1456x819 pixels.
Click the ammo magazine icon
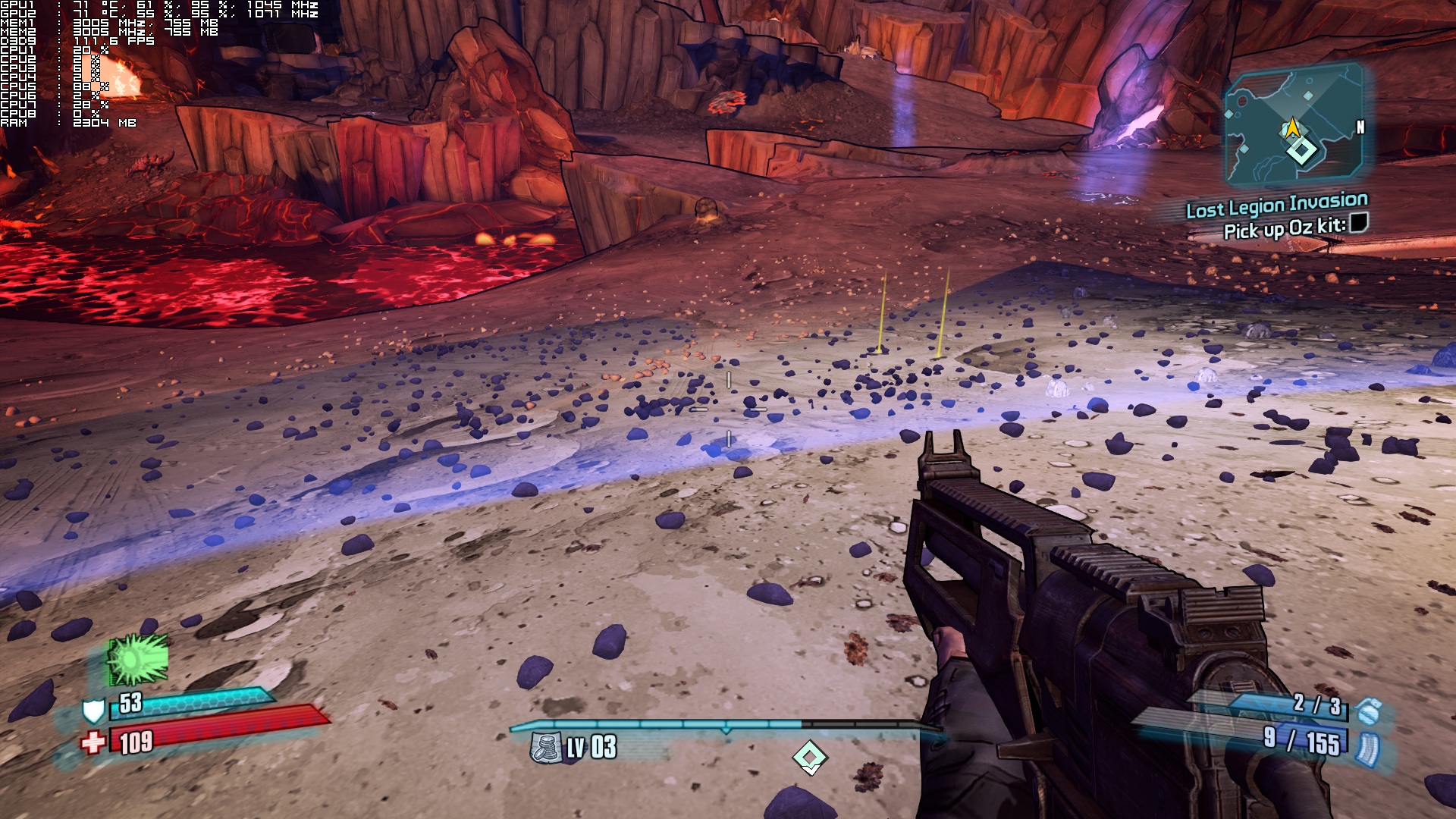tap(1367, 747)
